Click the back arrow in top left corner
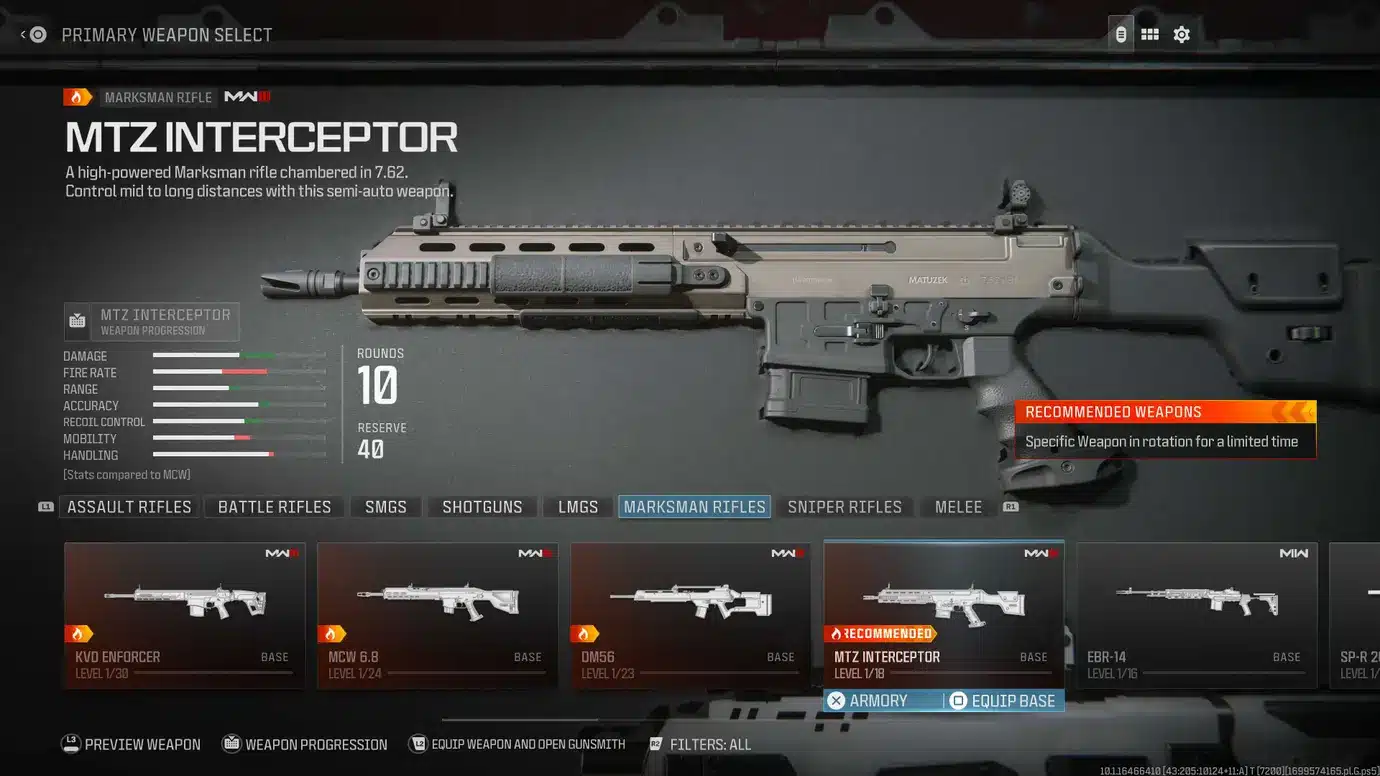 (23, 33)
